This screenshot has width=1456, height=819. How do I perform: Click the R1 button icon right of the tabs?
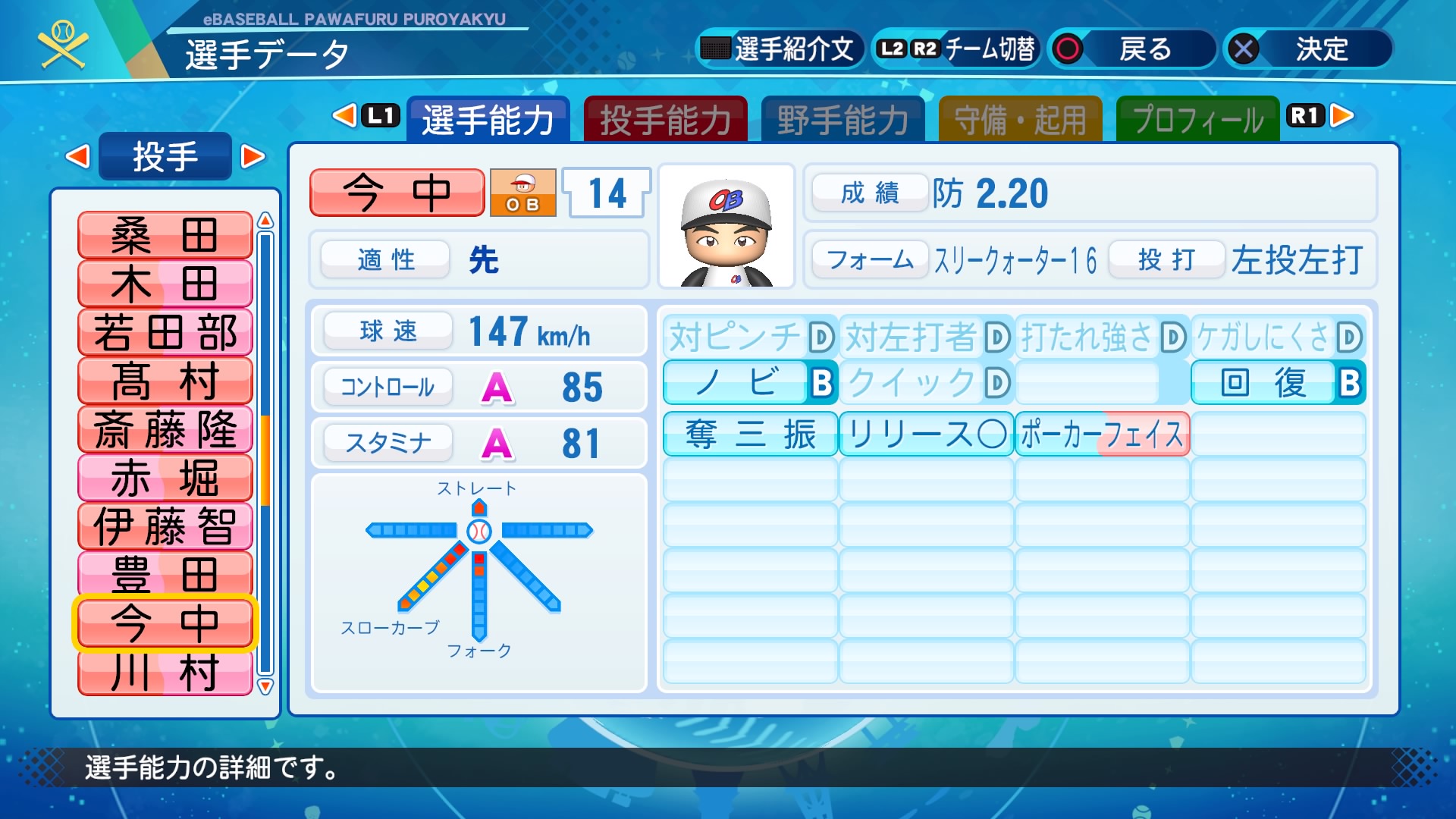(1306, 117)
